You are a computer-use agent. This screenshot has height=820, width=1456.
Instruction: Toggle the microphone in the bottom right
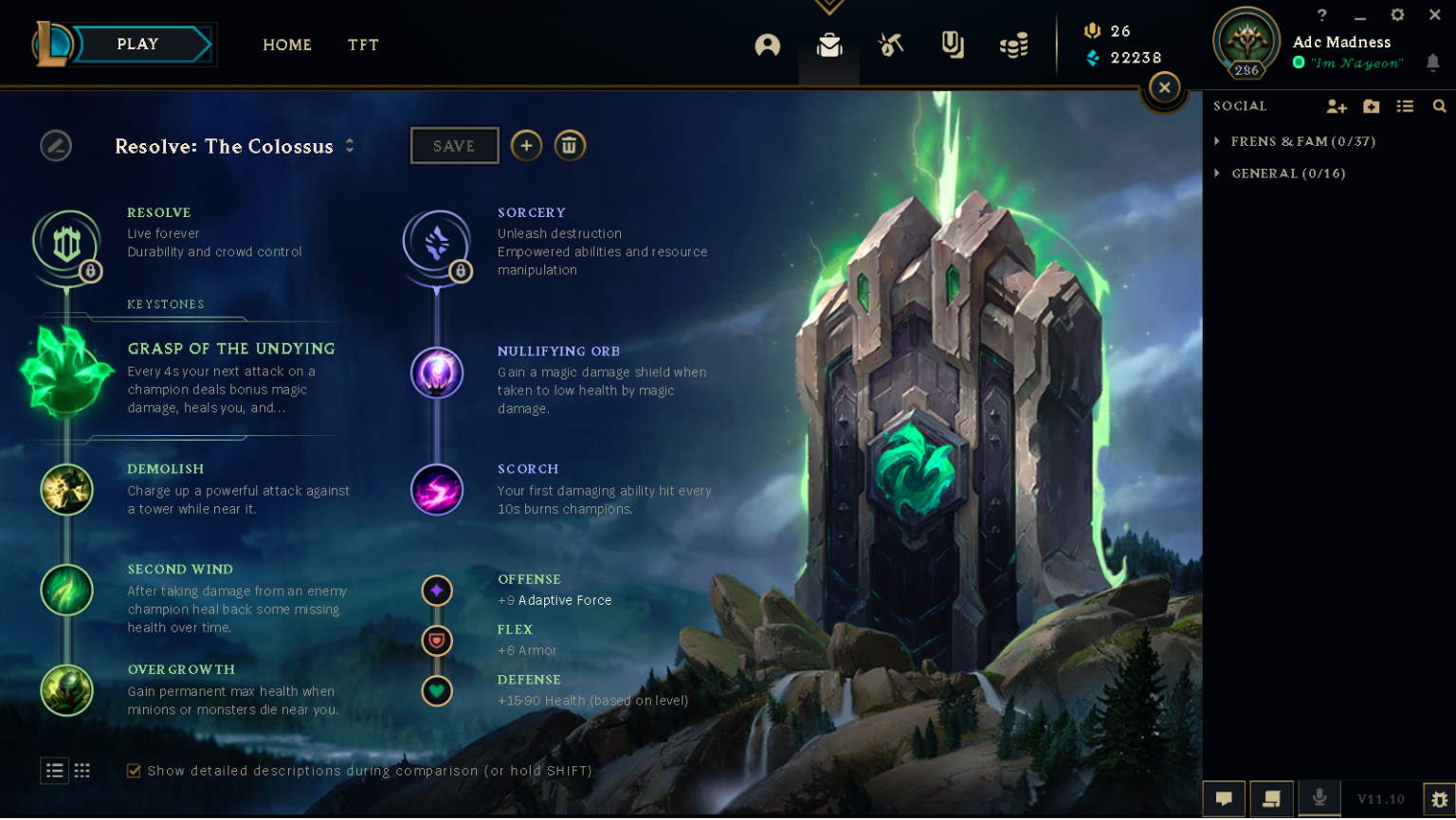(x=1319, y=798)
